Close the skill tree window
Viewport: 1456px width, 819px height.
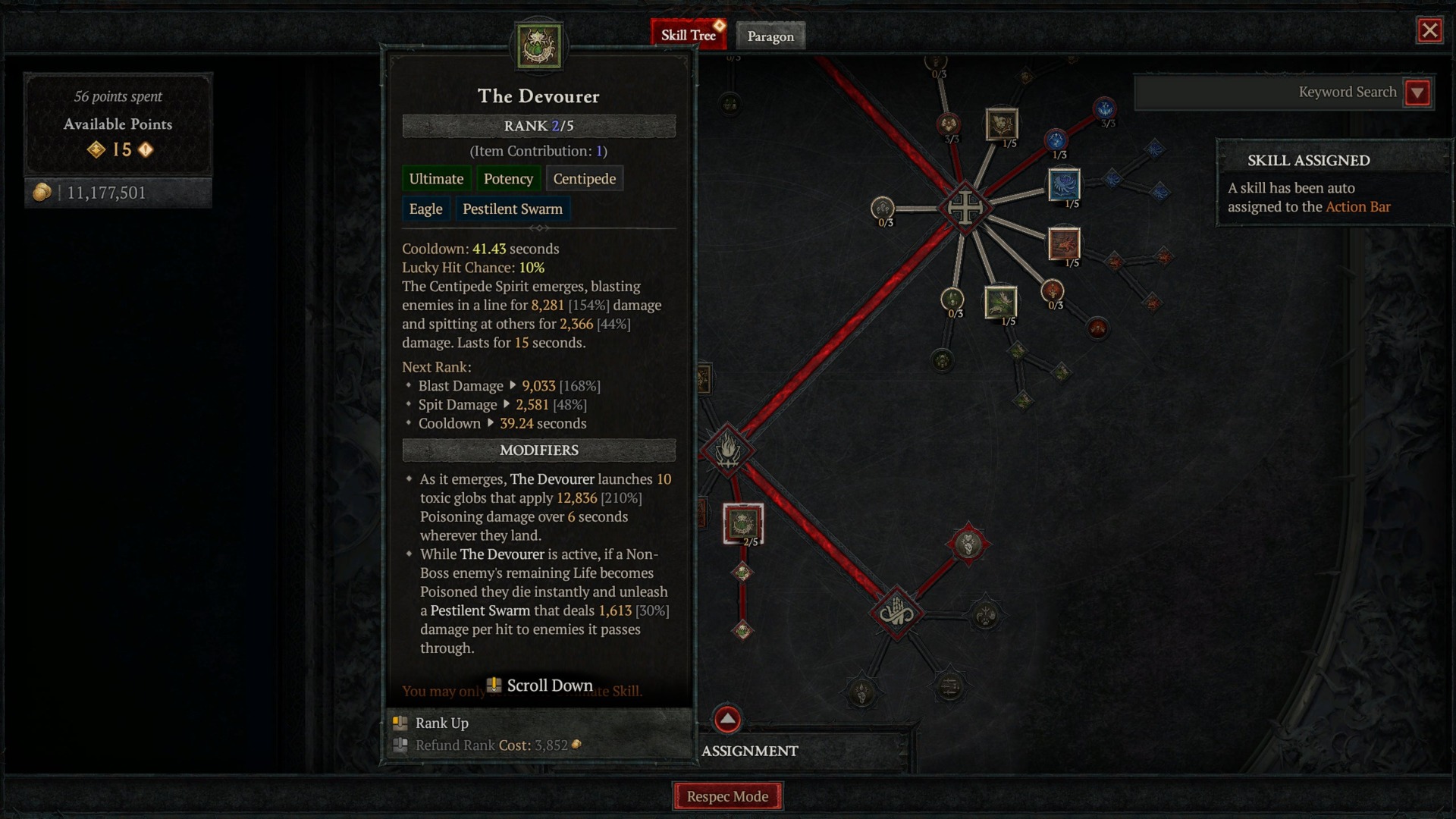[x=1429, y=30]
